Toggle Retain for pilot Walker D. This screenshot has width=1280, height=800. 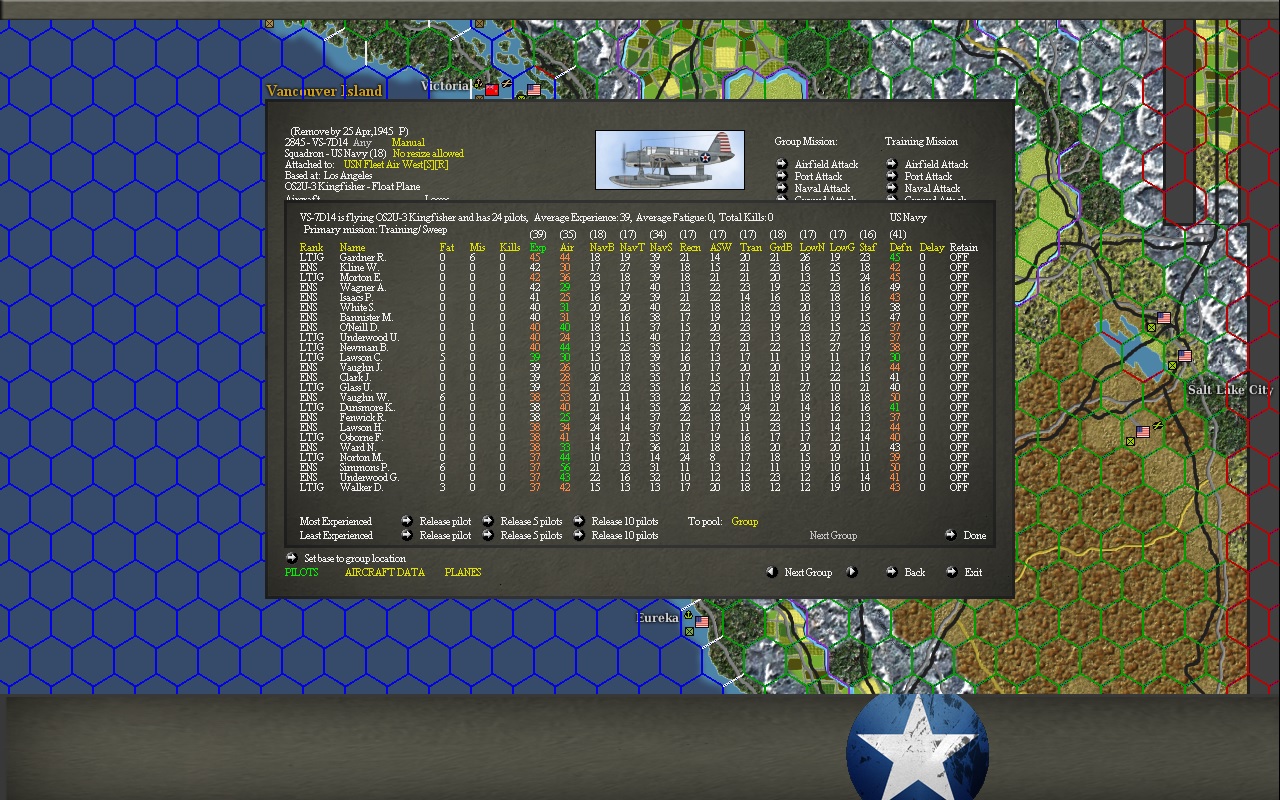pyautogui.click(x=958, y=487)
